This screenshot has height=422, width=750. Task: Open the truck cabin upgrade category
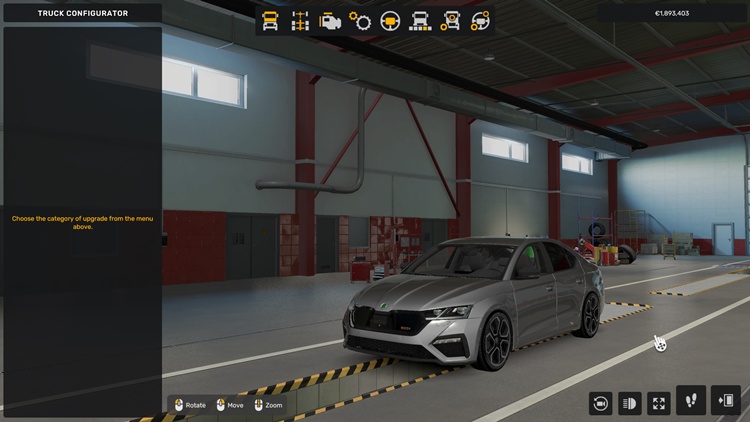click(270, 20)
